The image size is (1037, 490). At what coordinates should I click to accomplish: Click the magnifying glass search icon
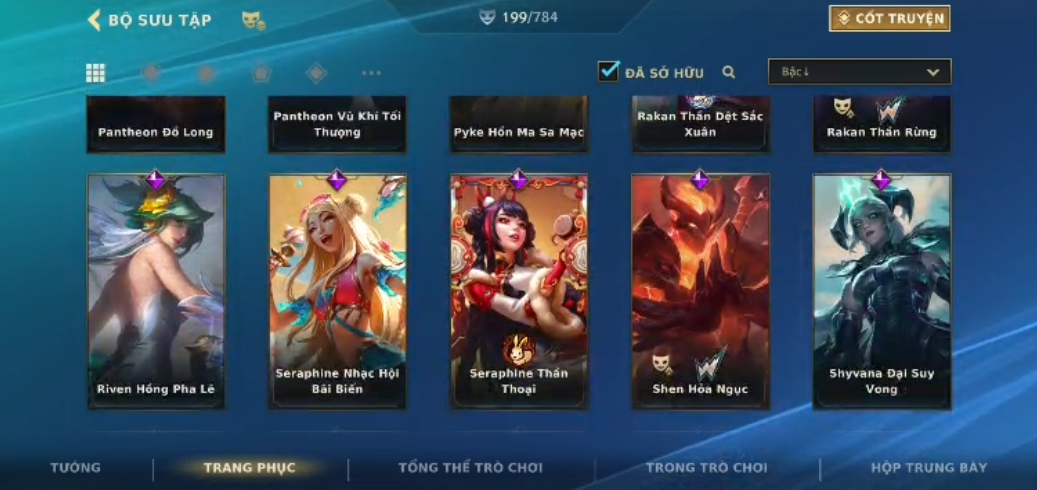729,72
